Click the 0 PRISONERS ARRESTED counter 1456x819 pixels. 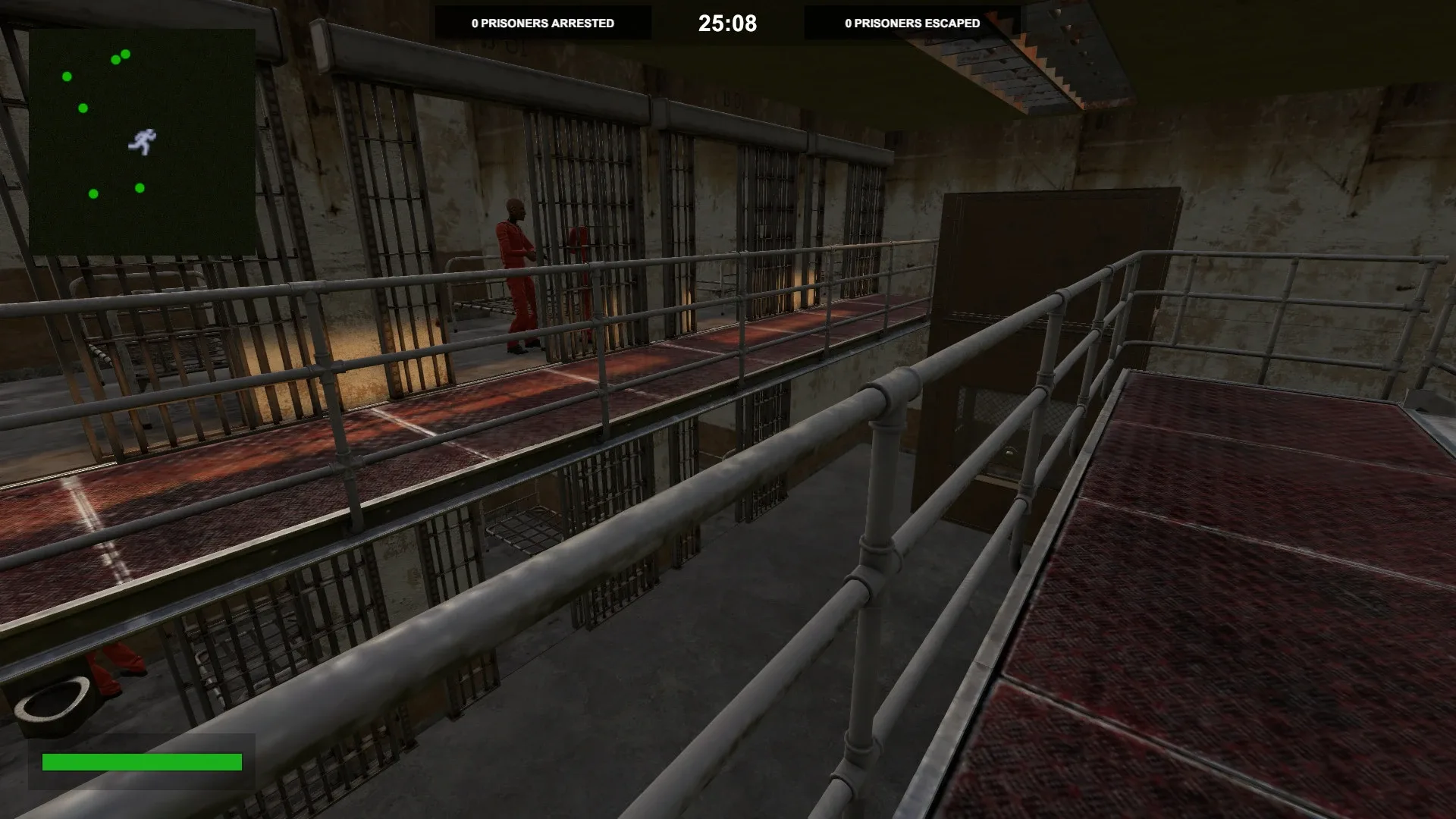542,23
